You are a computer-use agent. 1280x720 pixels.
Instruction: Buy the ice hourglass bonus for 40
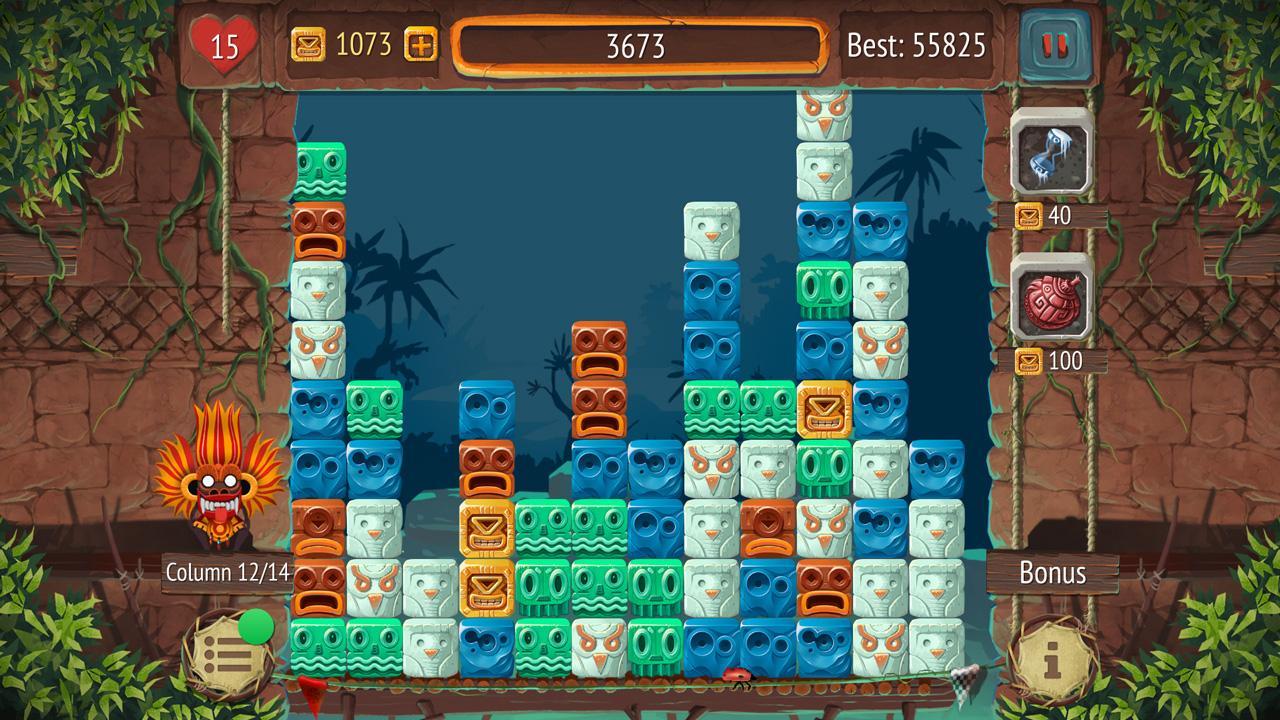coord(1051,151)
